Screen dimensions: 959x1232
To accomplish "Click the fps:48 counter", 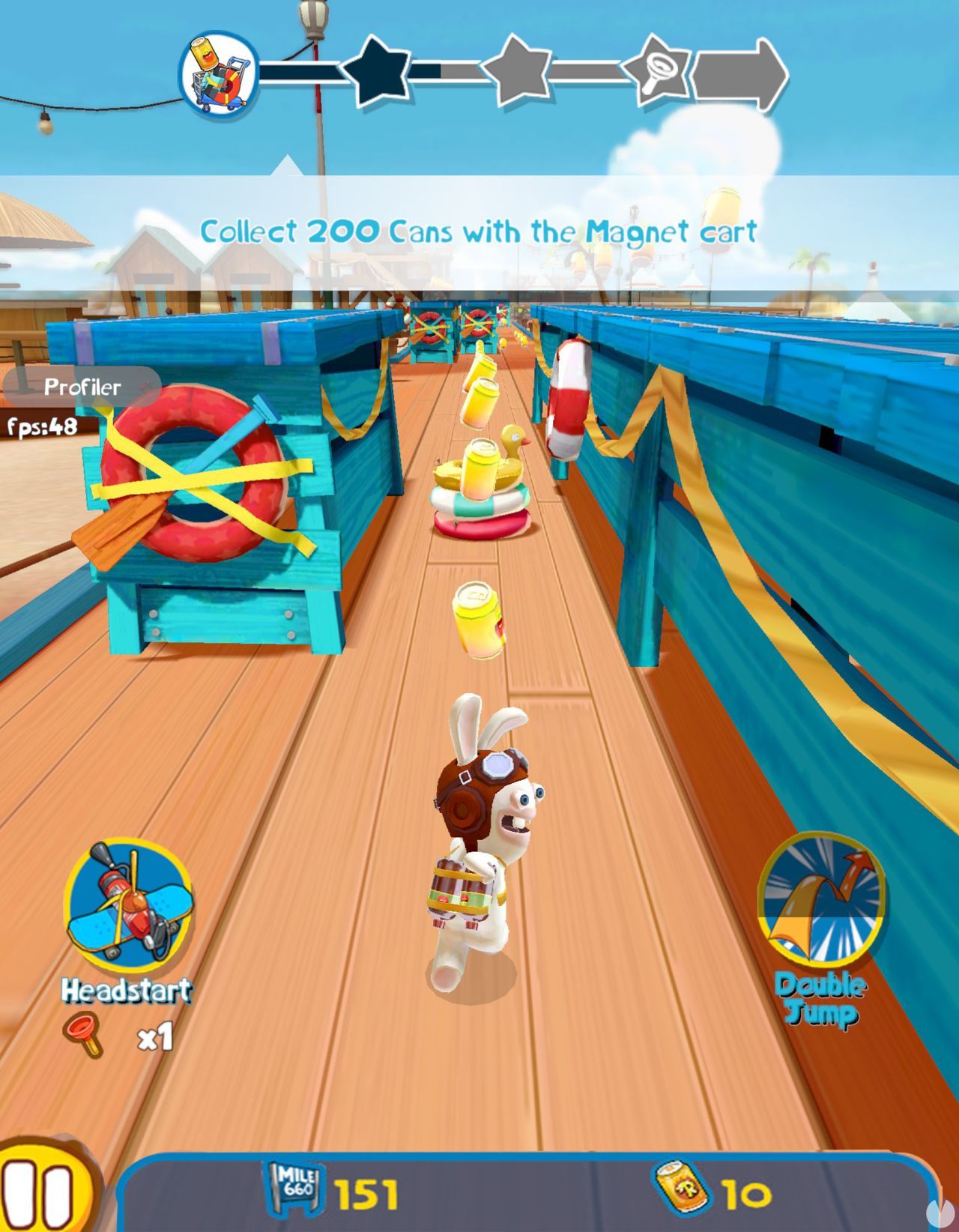I will (x=41, y=427).
